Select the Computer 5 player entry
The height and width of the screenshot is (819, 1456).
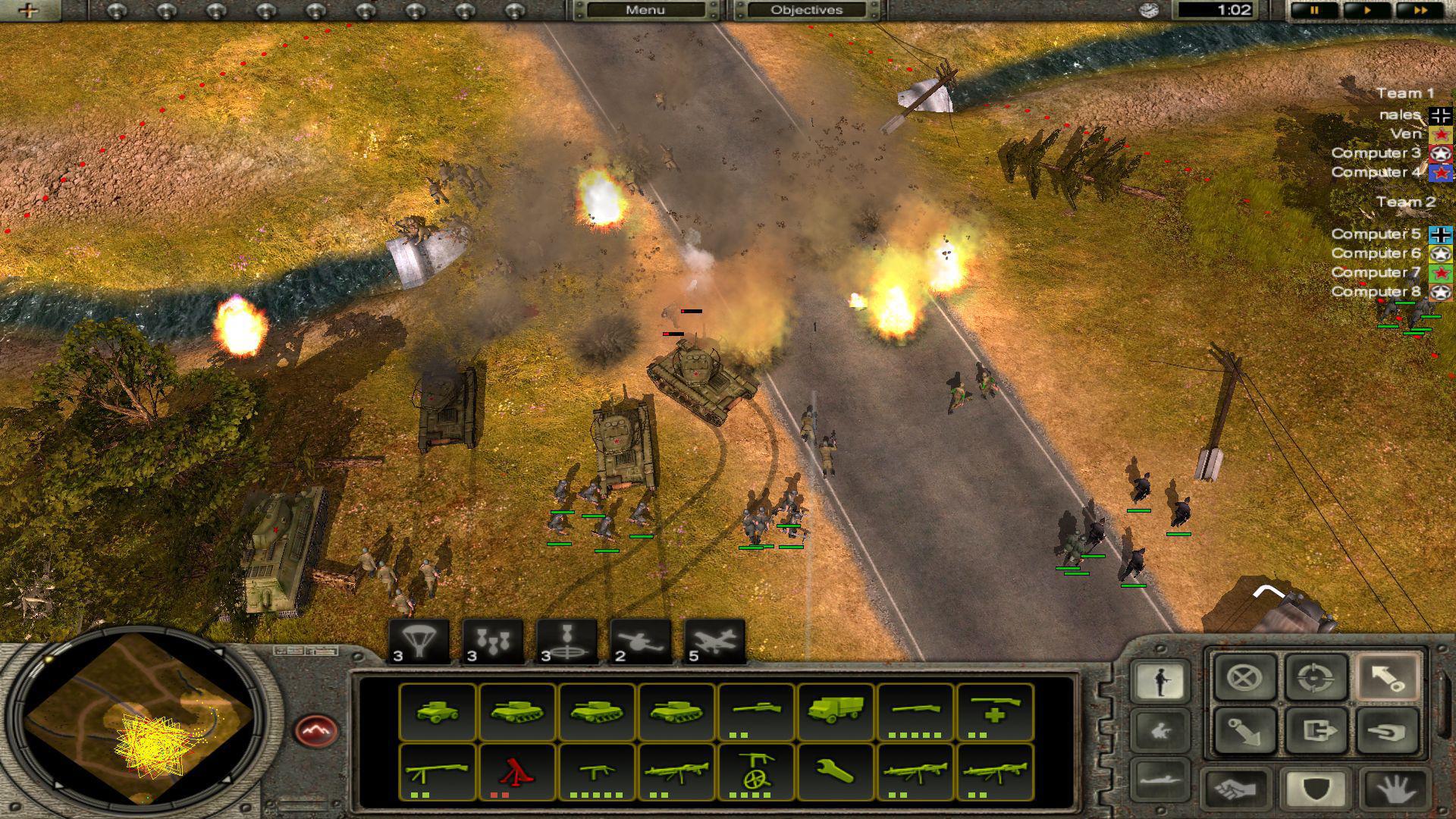(1376, 233)
